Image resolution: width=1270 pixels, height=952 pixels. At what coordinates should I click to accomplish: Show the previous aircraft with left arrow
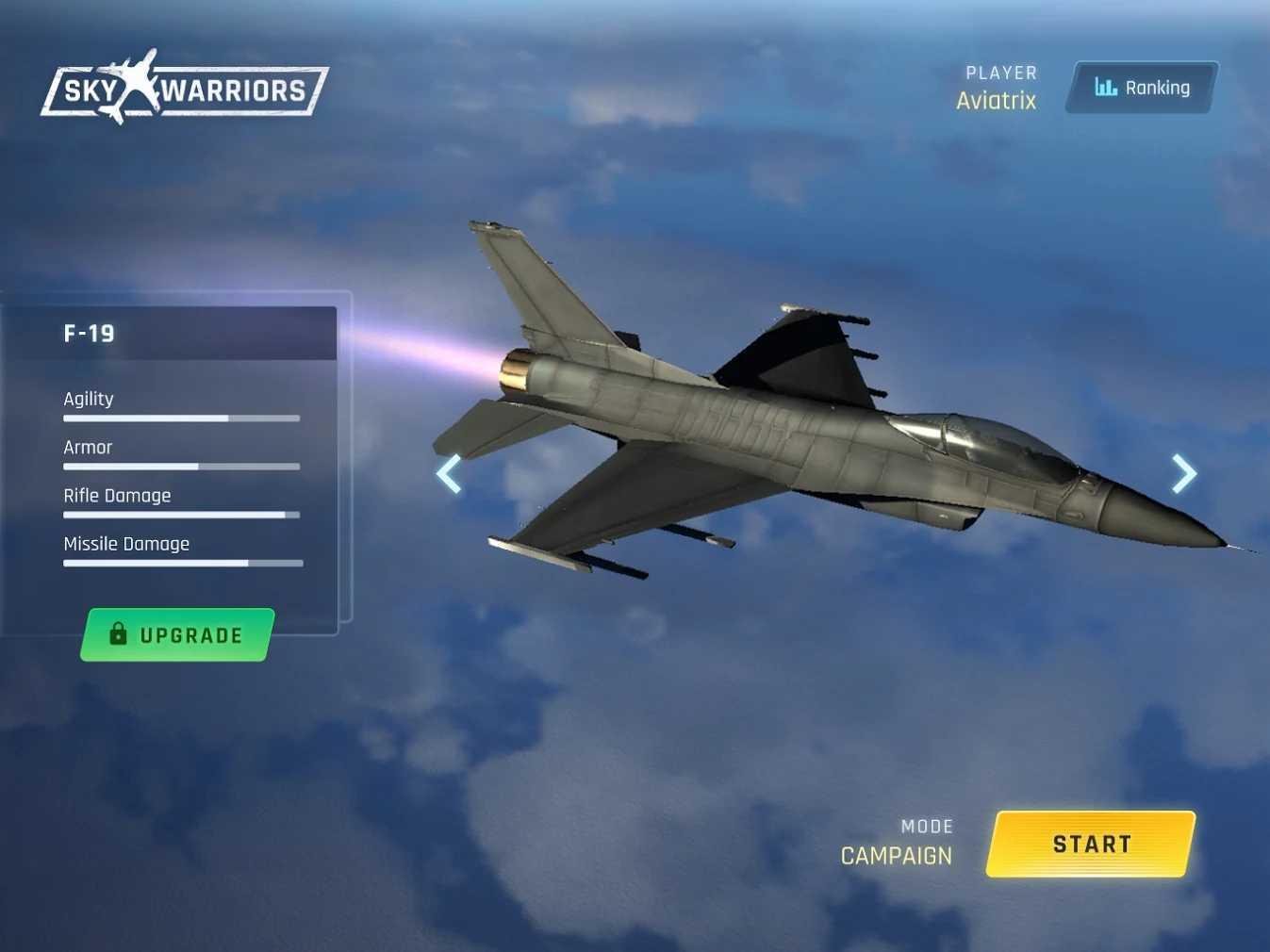pos(449,473)
